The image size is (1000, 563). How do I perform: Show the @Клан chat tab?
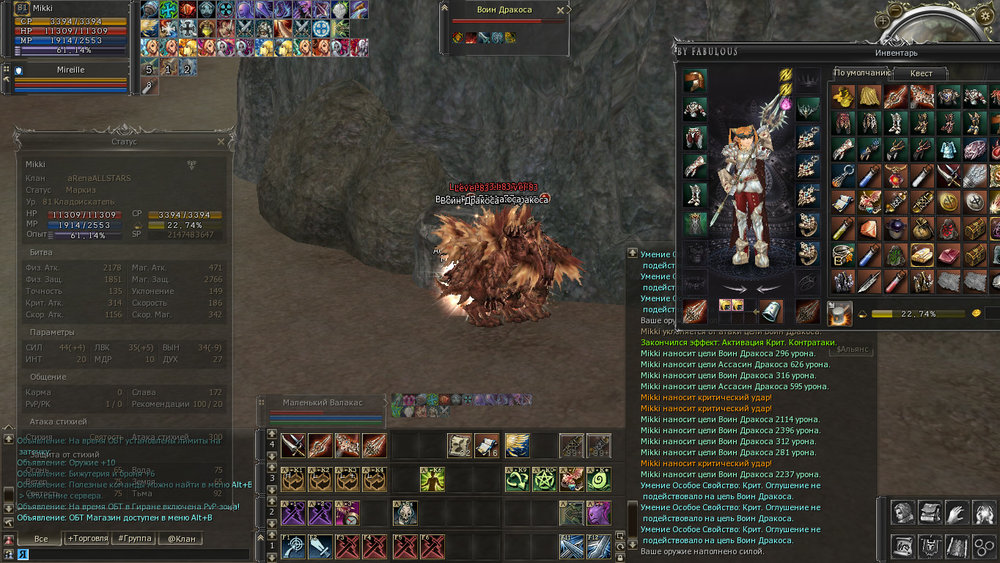pyautogui.click(x=181, y=538)
